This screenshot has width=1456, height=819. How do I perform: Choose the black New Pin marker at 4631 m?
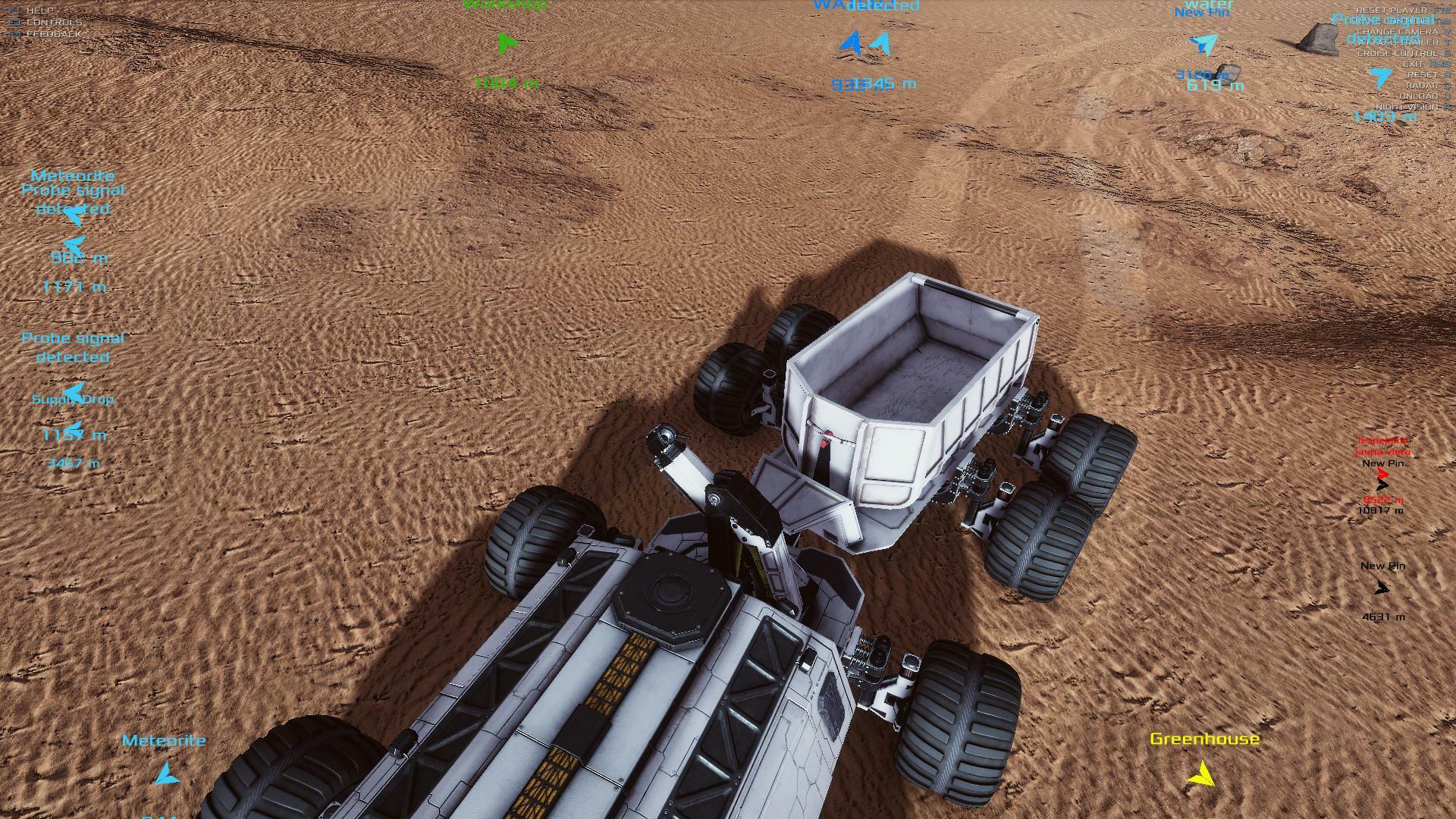click(x=1382, y=588)
